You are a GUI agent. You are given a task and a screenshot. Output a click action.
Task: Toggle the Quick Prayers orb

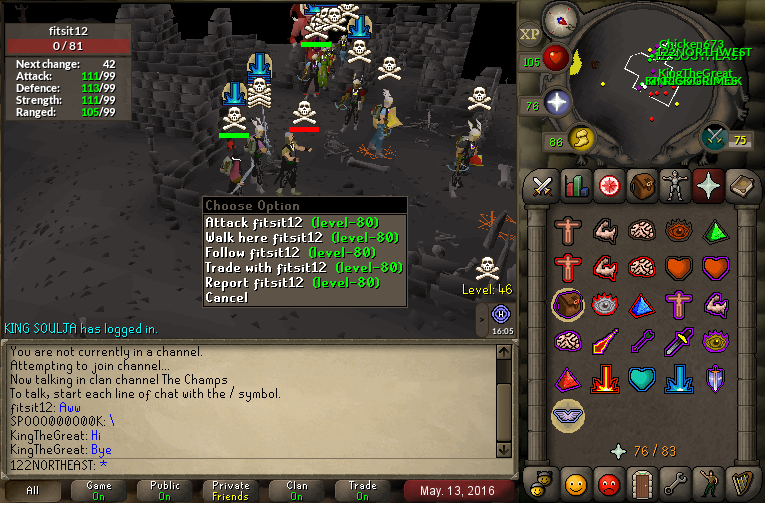point(557,102)
